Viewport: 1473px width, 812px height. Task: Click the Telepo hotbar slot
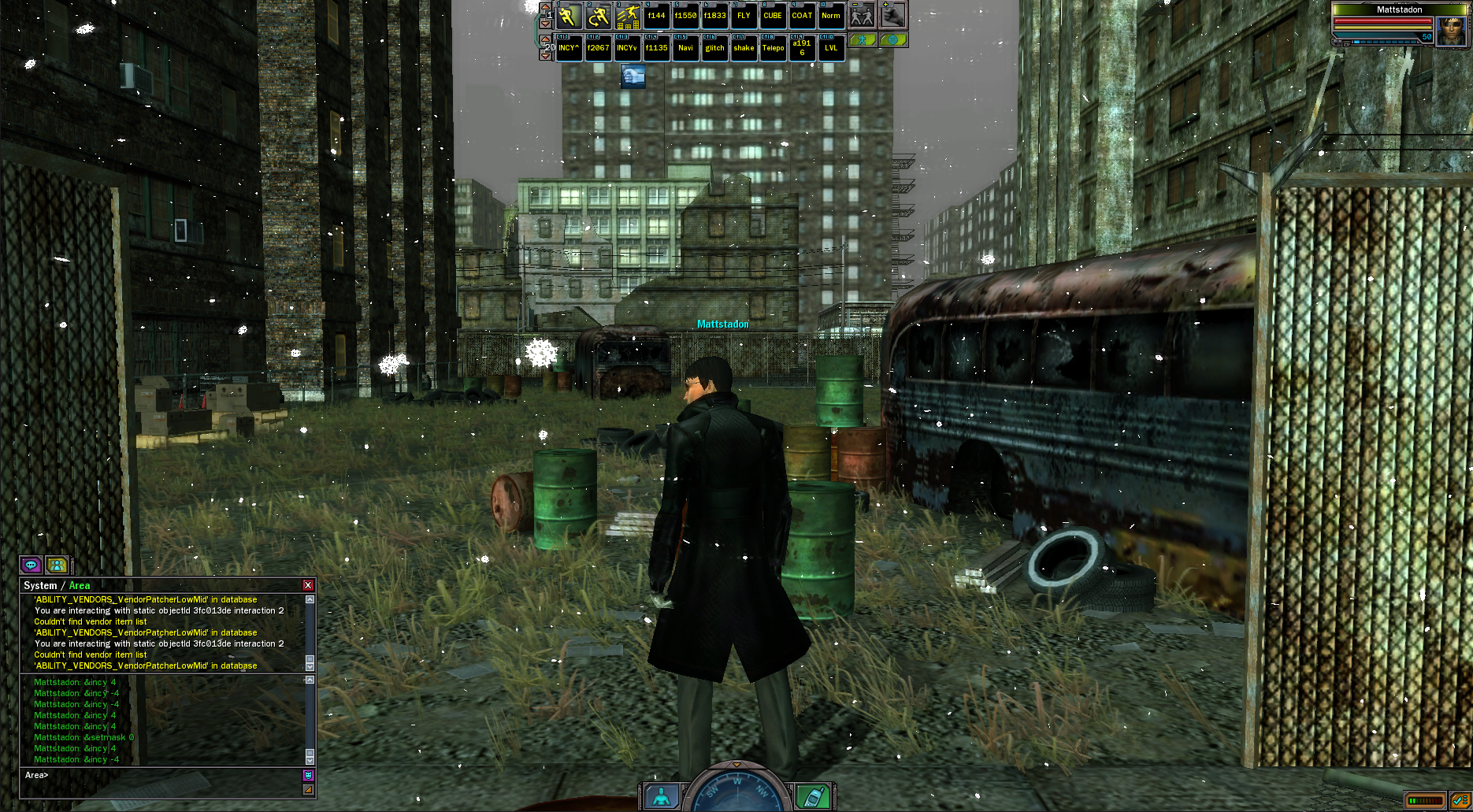(x=773, y=48)
